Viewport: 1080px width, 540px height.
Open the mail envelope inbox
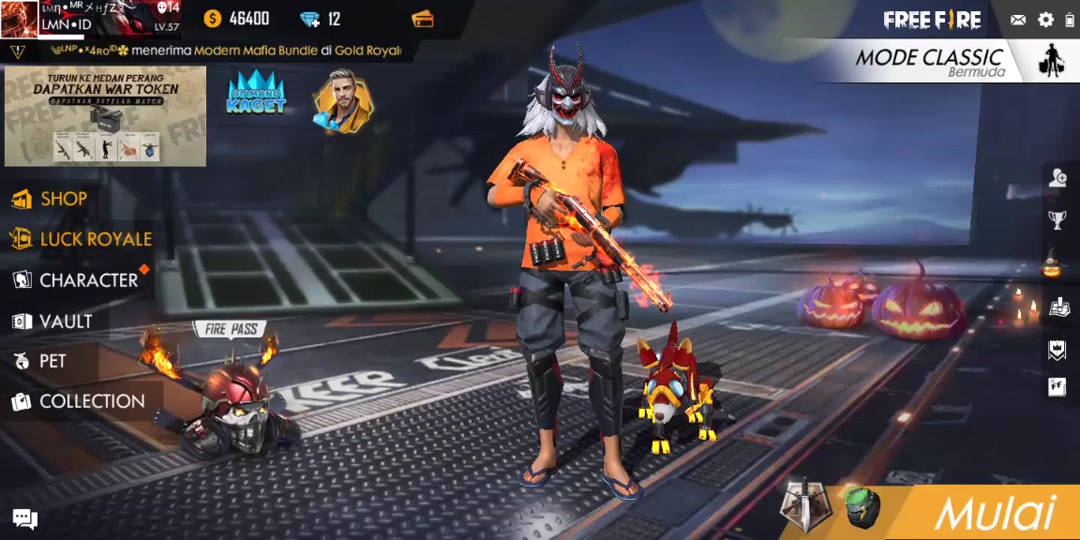(x=1018, y=20)
